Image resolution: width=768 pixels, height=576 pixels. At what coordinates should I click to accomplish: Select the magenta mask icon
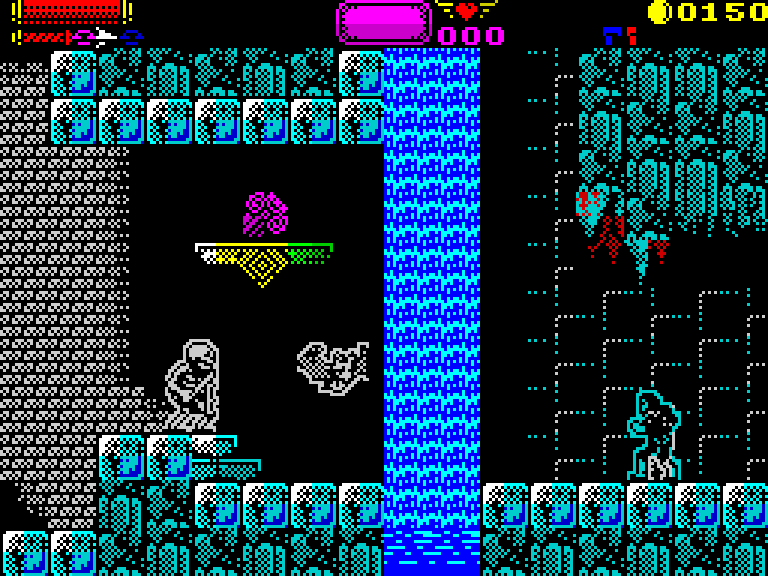coord(80,37)
